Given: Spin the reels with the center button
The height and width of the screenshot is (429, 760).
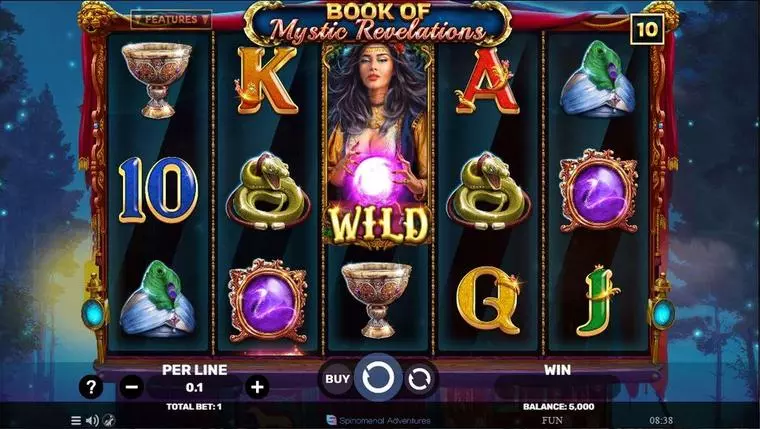Looking at the screenshot, I should [378, 378].
